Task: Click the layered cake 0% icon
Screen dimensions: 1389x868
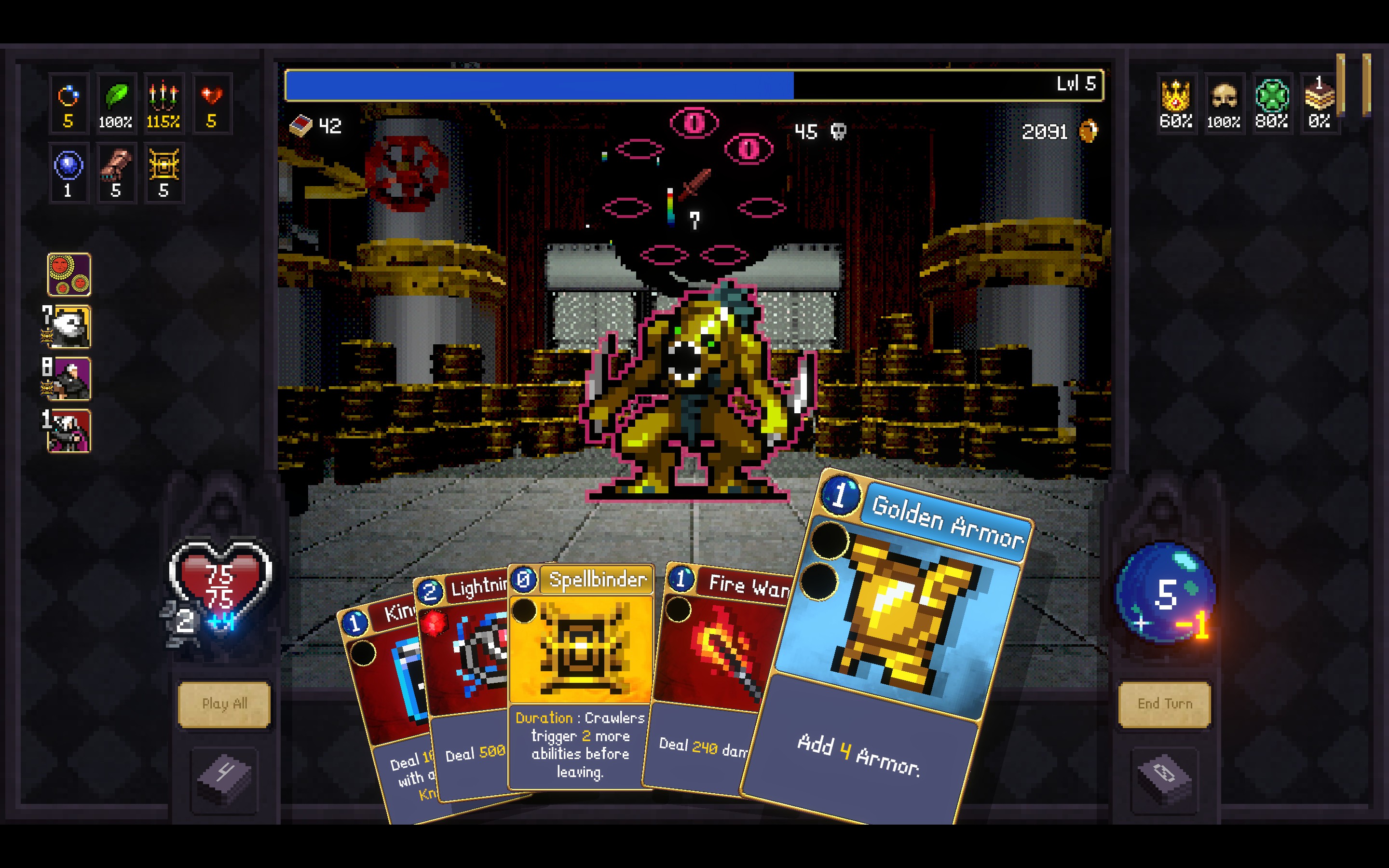Action: tap(1319, 103)
